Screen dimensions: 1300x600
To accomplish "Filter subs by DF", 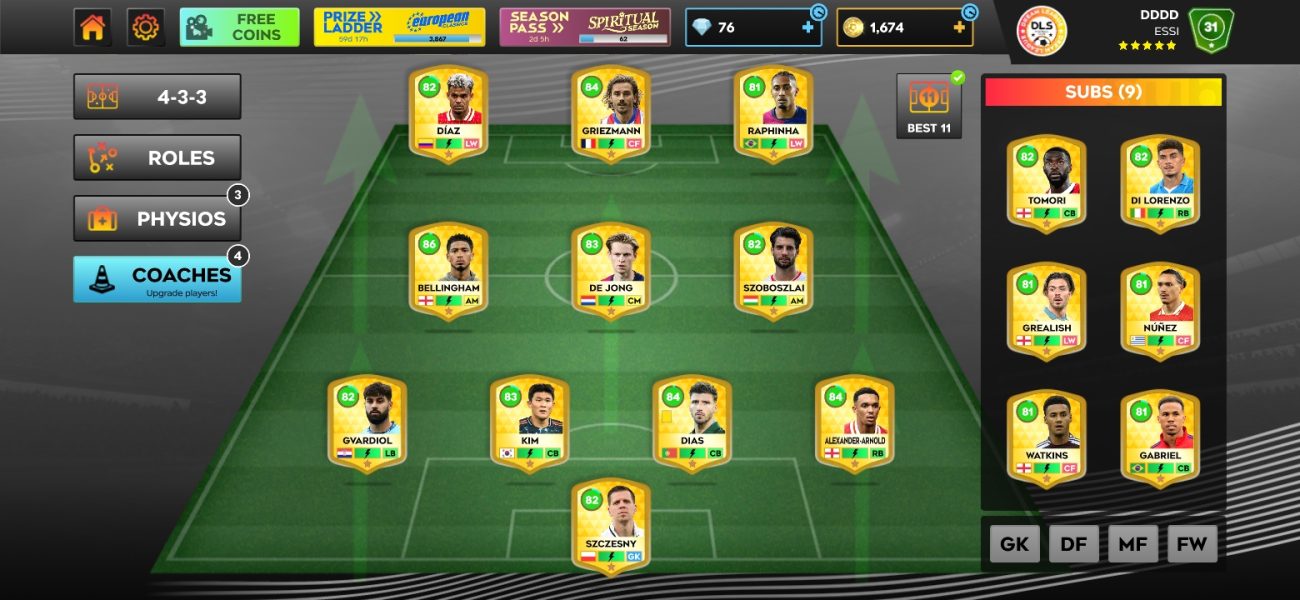I will pos(1074,544).
